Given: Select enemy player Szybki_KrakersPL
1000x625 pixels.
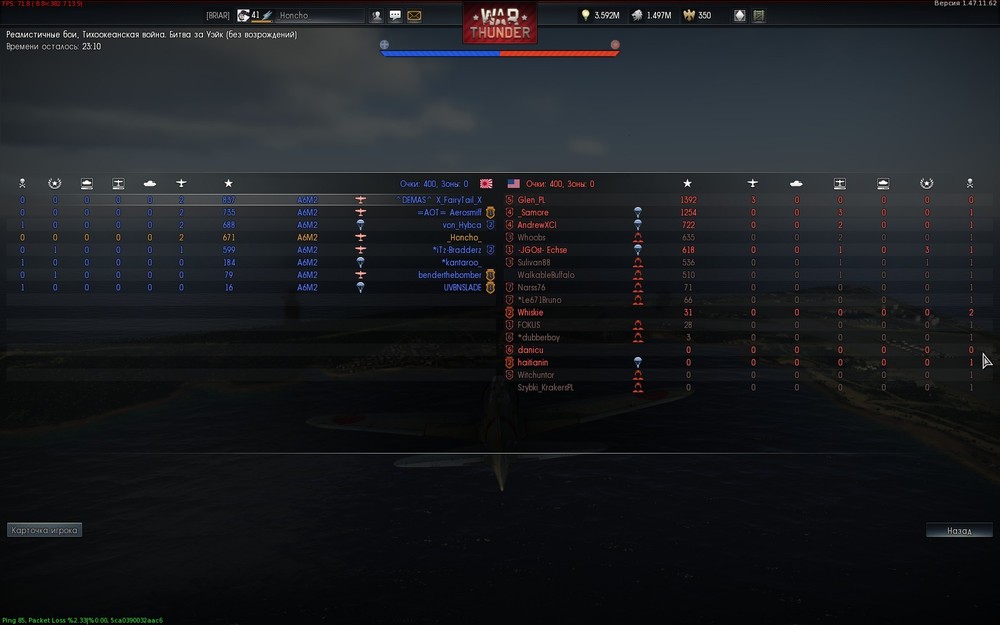Looking at the screenshot, I should pyautogui.click(x=545, y=387).
